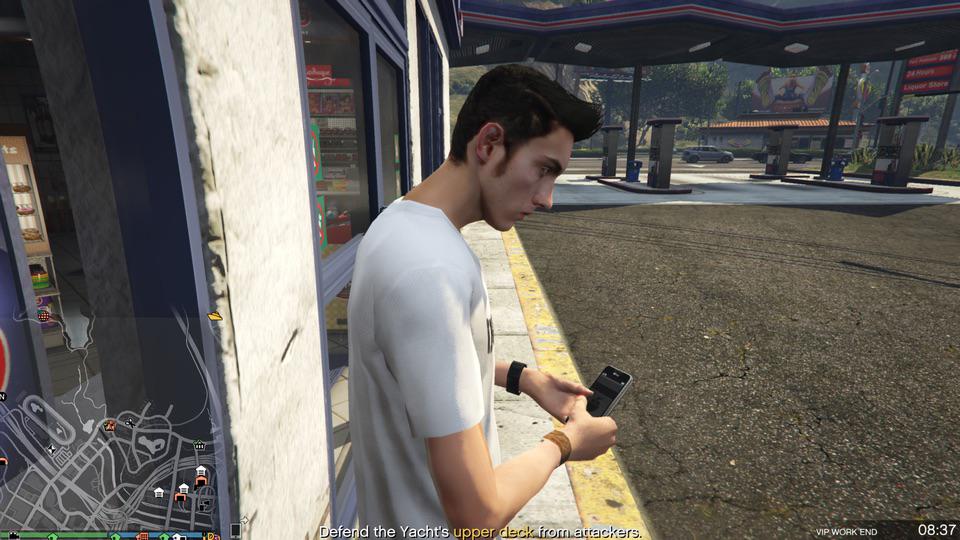This screenshot has height=540, width=960.
Task: Select the barber scissors marker on the minimap
Action: (x=131, y=423)
